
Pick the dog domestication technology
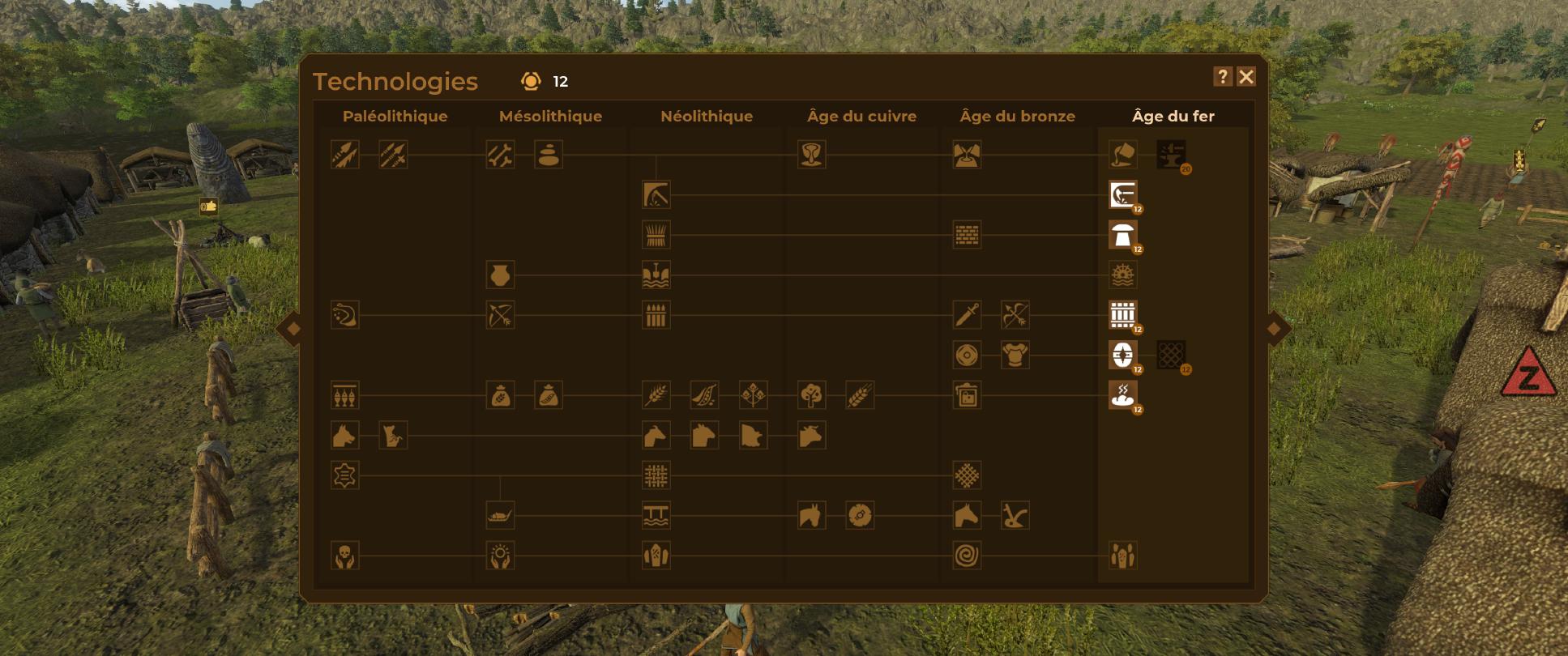click(344, 436)
